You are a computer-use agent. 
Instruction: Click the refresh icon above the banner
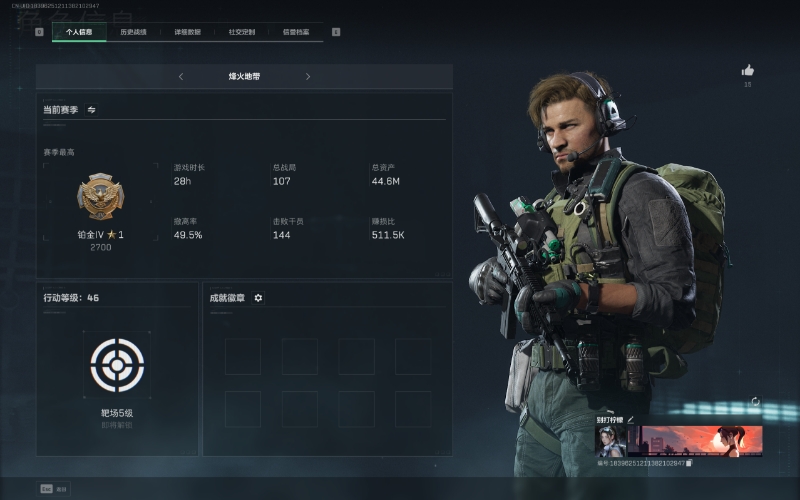pos(755,402)
